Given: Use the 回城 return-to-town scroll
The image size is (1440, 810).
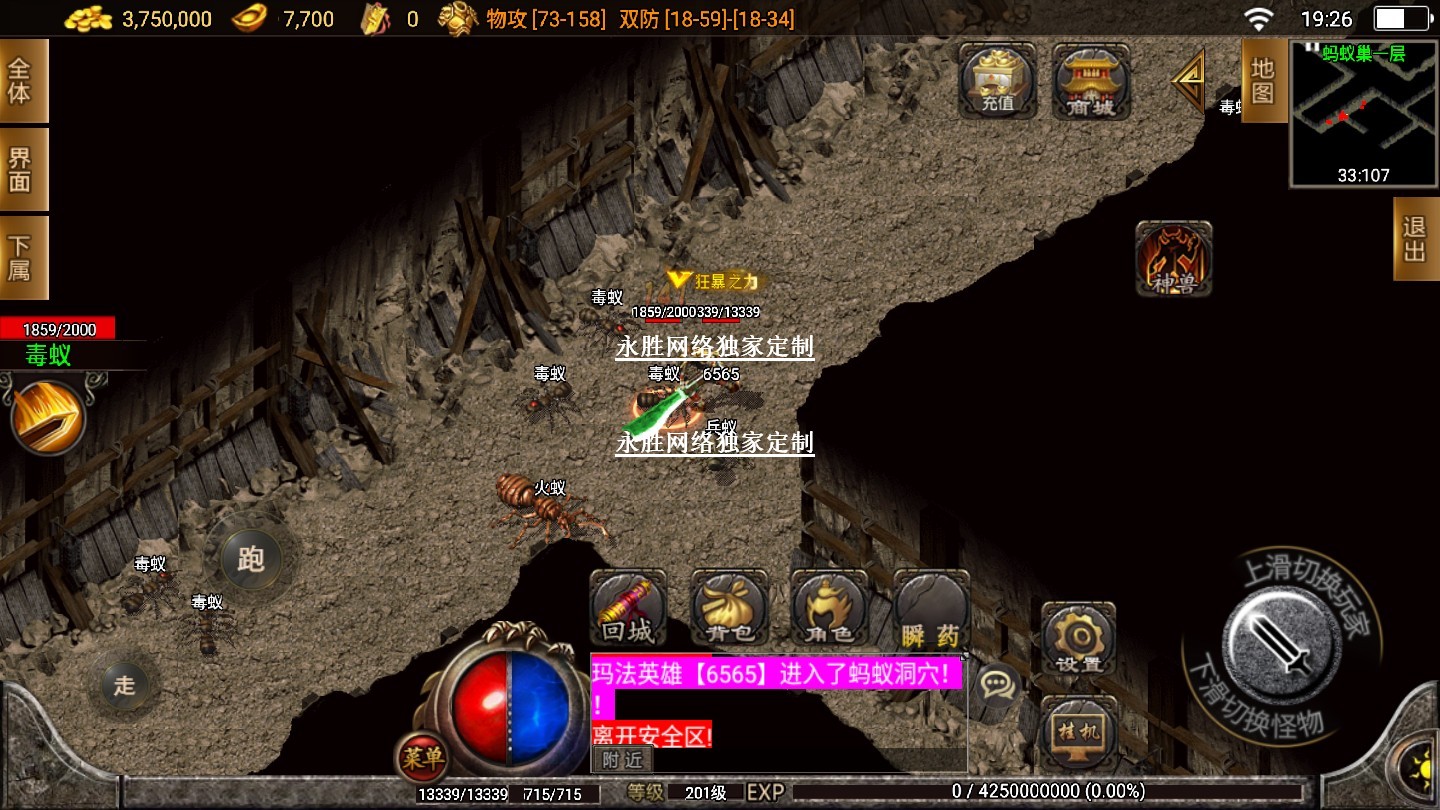Looking at the screenshot, I should (628, 609).
